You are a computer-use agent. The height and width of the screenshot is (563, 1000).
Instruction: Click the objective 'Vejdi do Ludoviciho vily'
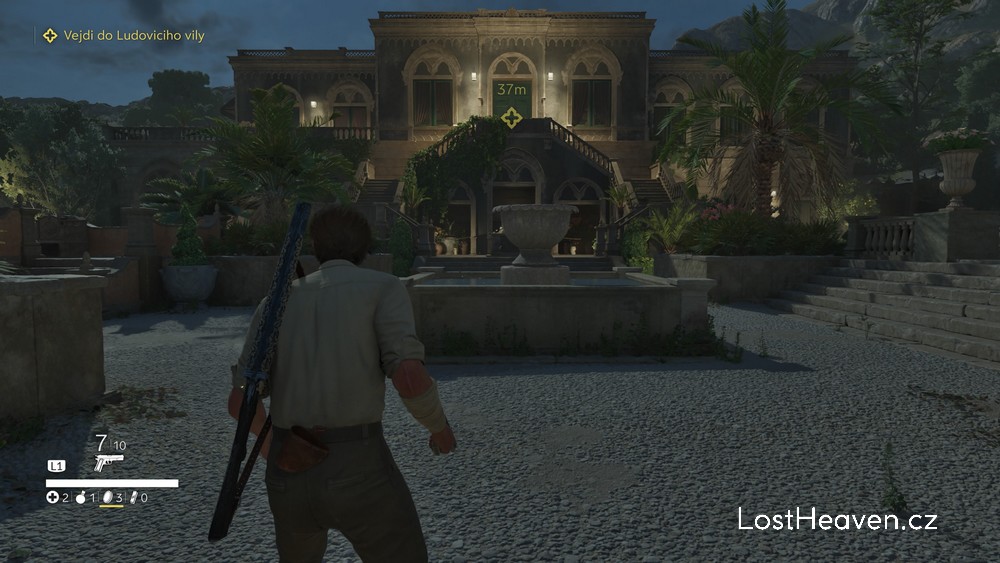pyautogui.click(x=119, y=36)
